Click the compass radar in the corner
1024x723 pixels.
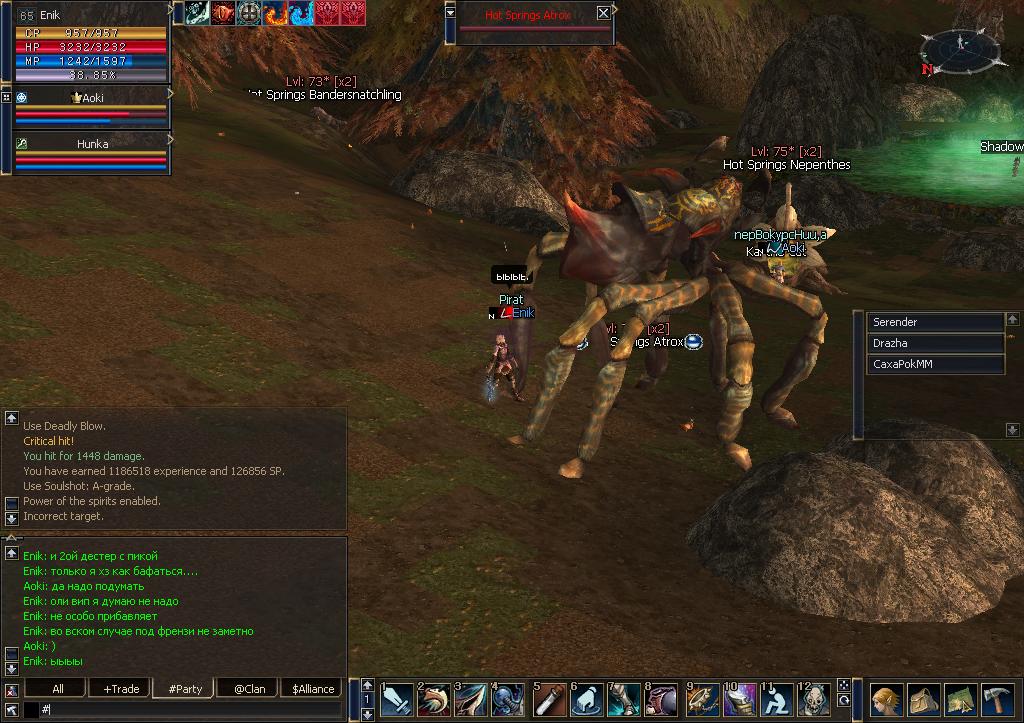point(959,48)
